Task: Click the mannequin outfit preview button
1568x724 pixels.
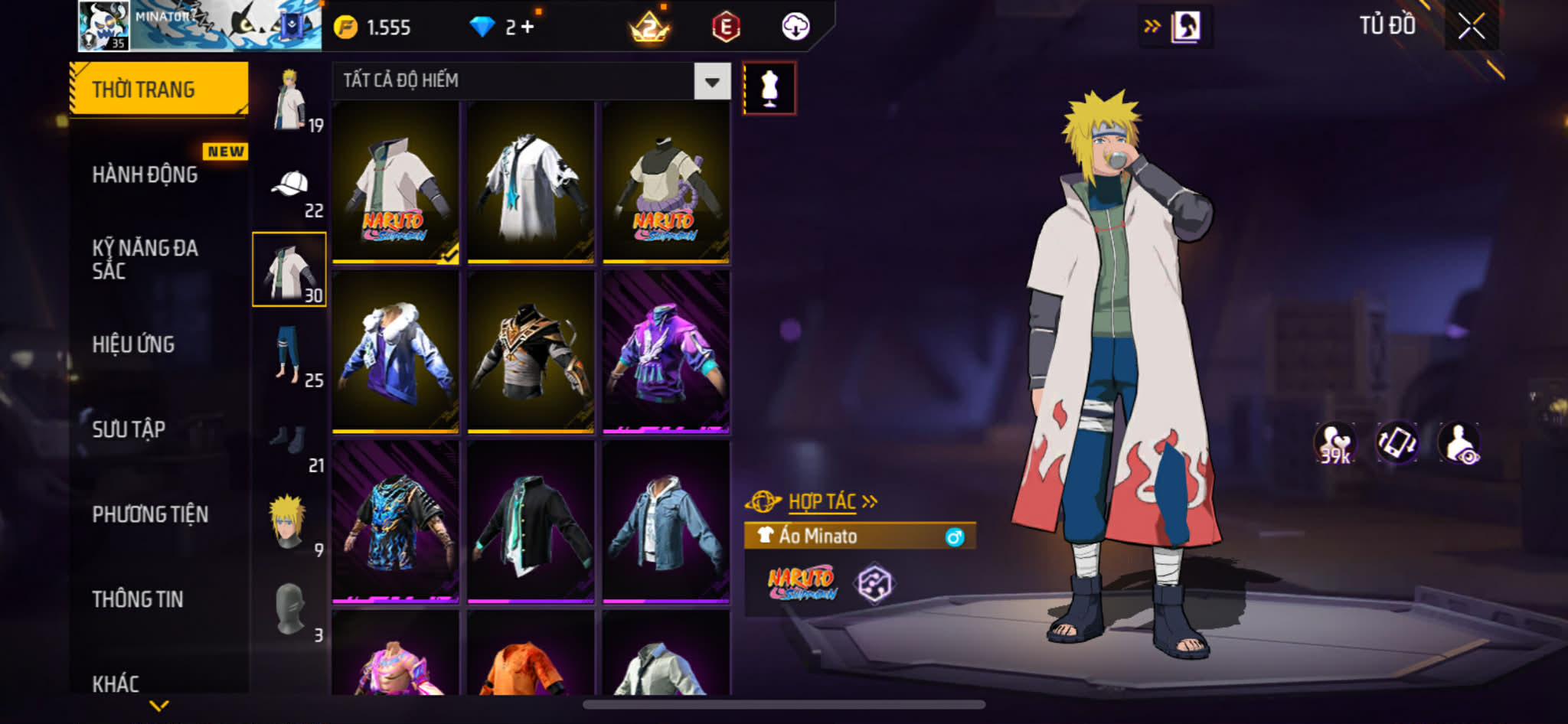Action: [769, 88]
